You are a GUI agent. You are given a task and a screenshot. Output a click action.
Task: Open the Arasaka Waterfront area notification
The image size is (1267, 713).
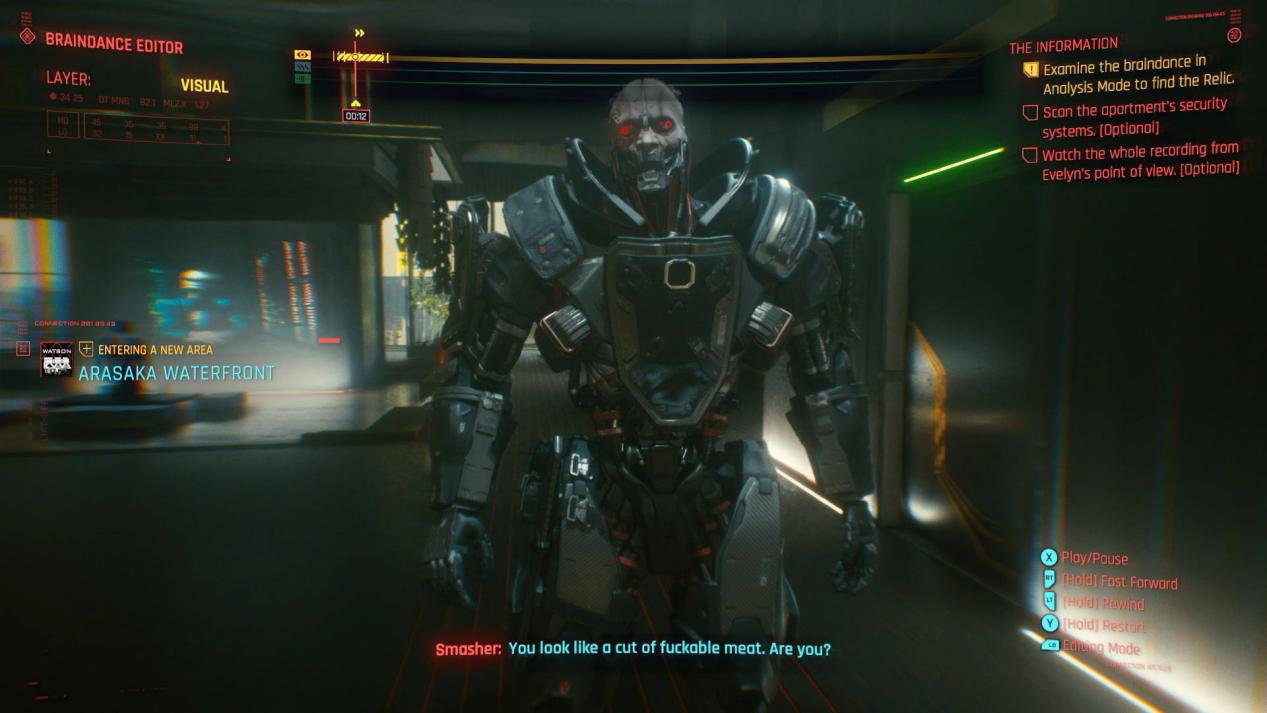point(176,373)
